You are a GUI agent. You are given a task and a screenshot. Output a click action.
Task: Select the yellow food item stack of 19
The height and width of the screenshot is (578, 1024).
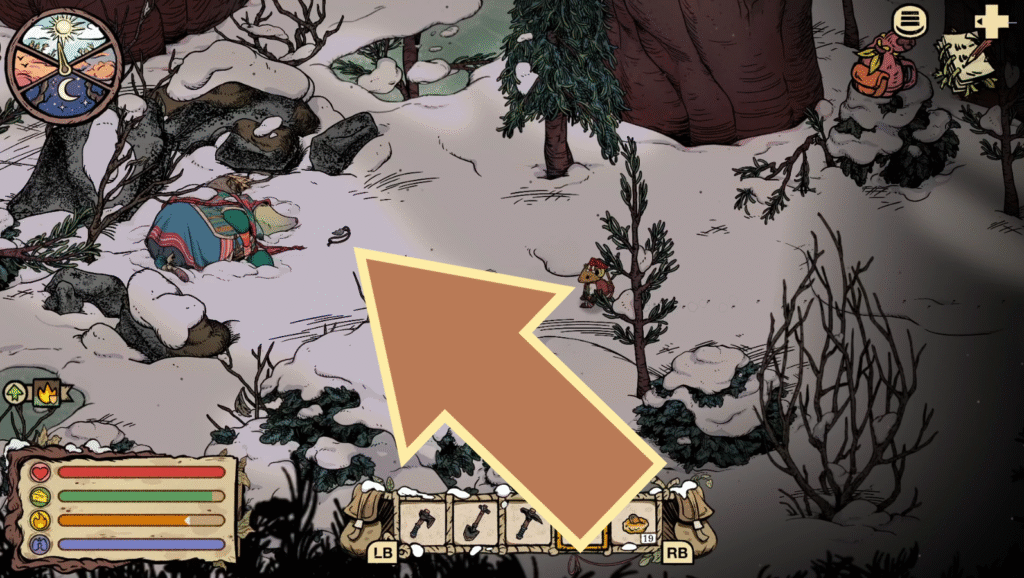(636, 523)
